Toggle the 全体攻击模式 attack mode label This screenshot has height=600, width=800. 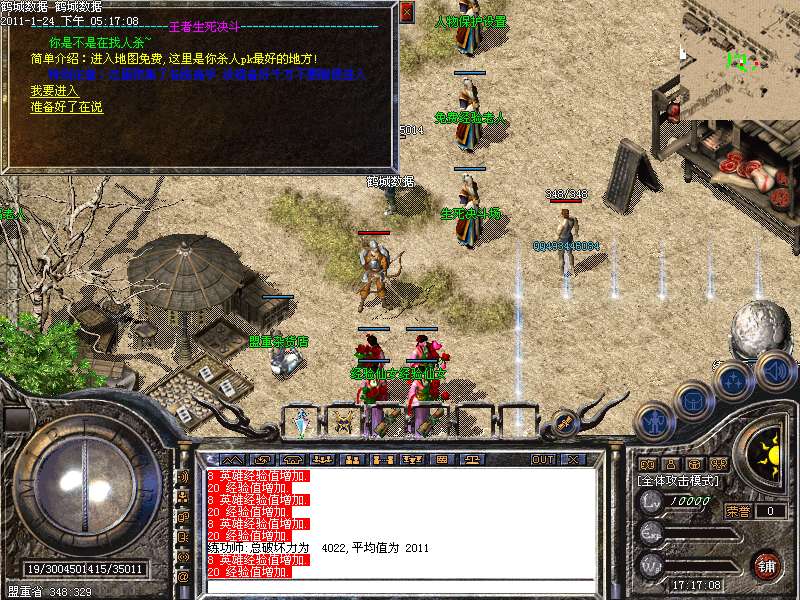[x=677, y=480]
